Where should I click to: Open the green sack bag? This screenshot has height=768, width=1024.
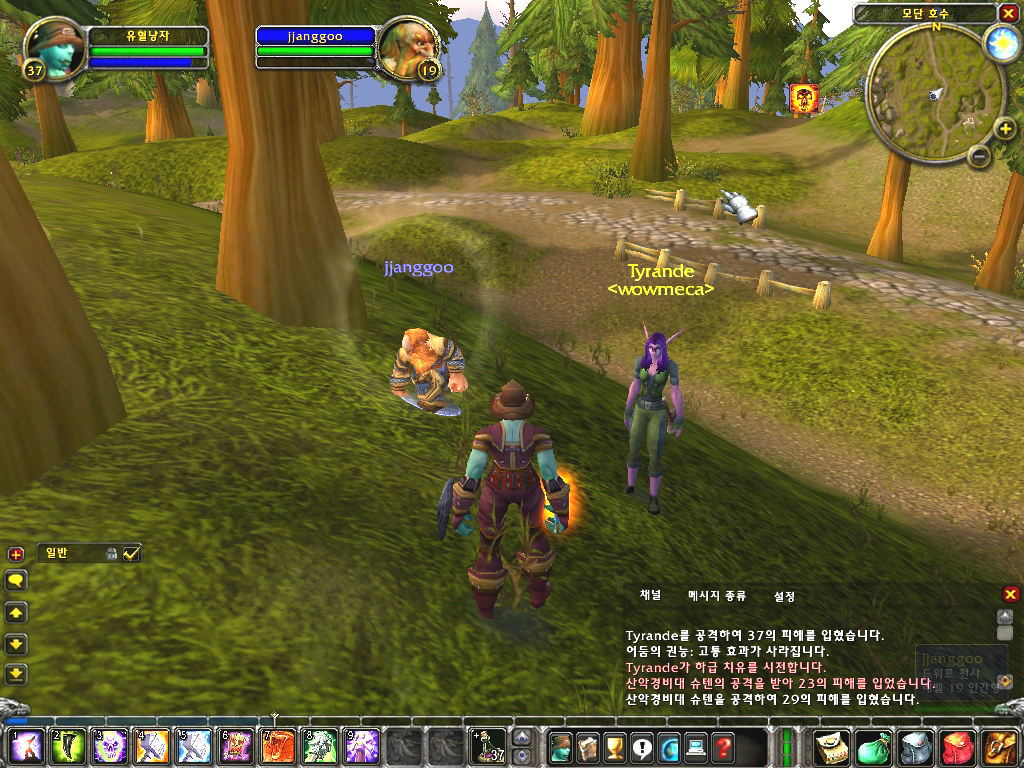click(874, 747)
